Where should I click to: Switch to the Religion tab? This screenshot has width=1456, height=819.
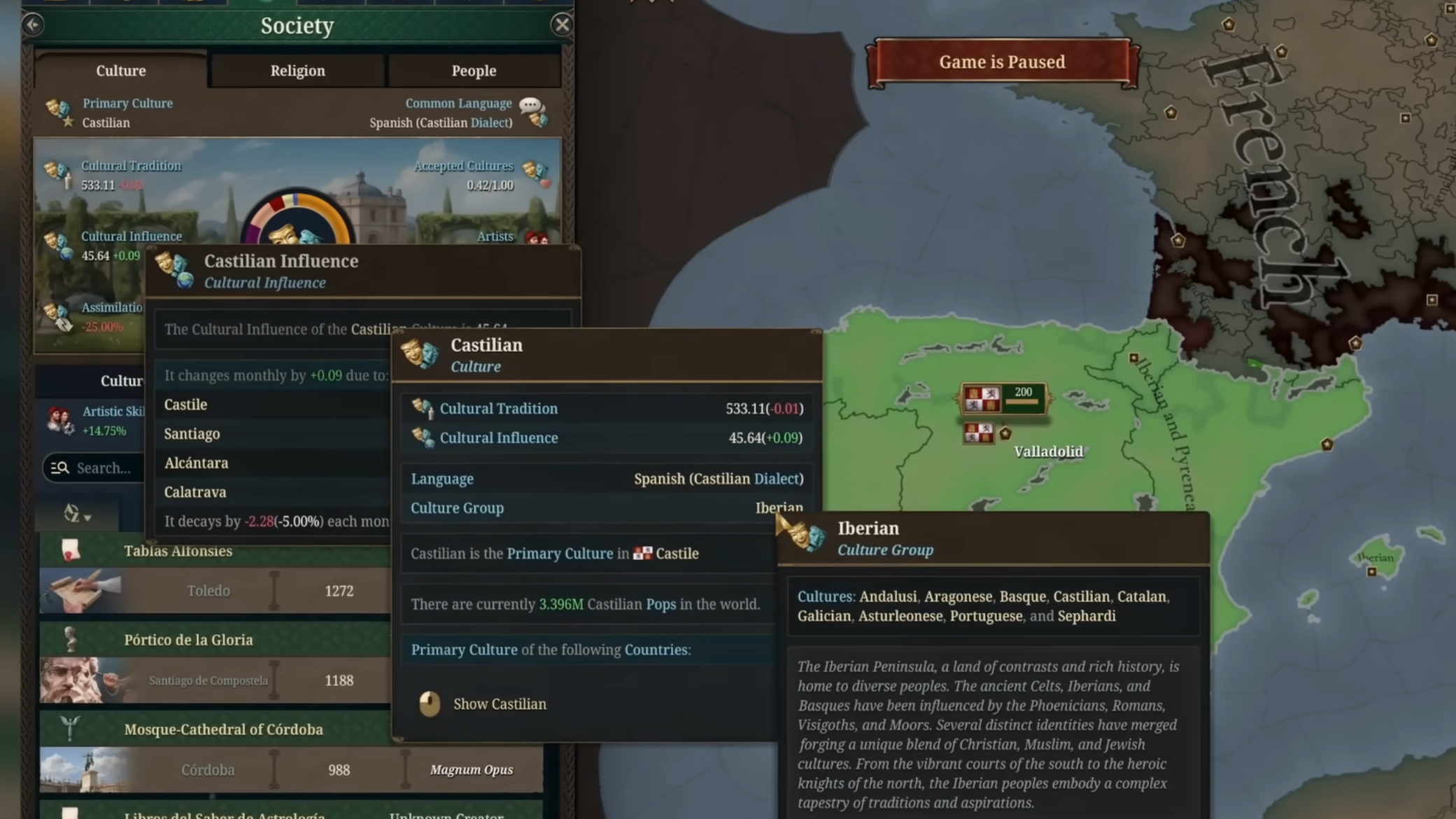tap(297, 70)
